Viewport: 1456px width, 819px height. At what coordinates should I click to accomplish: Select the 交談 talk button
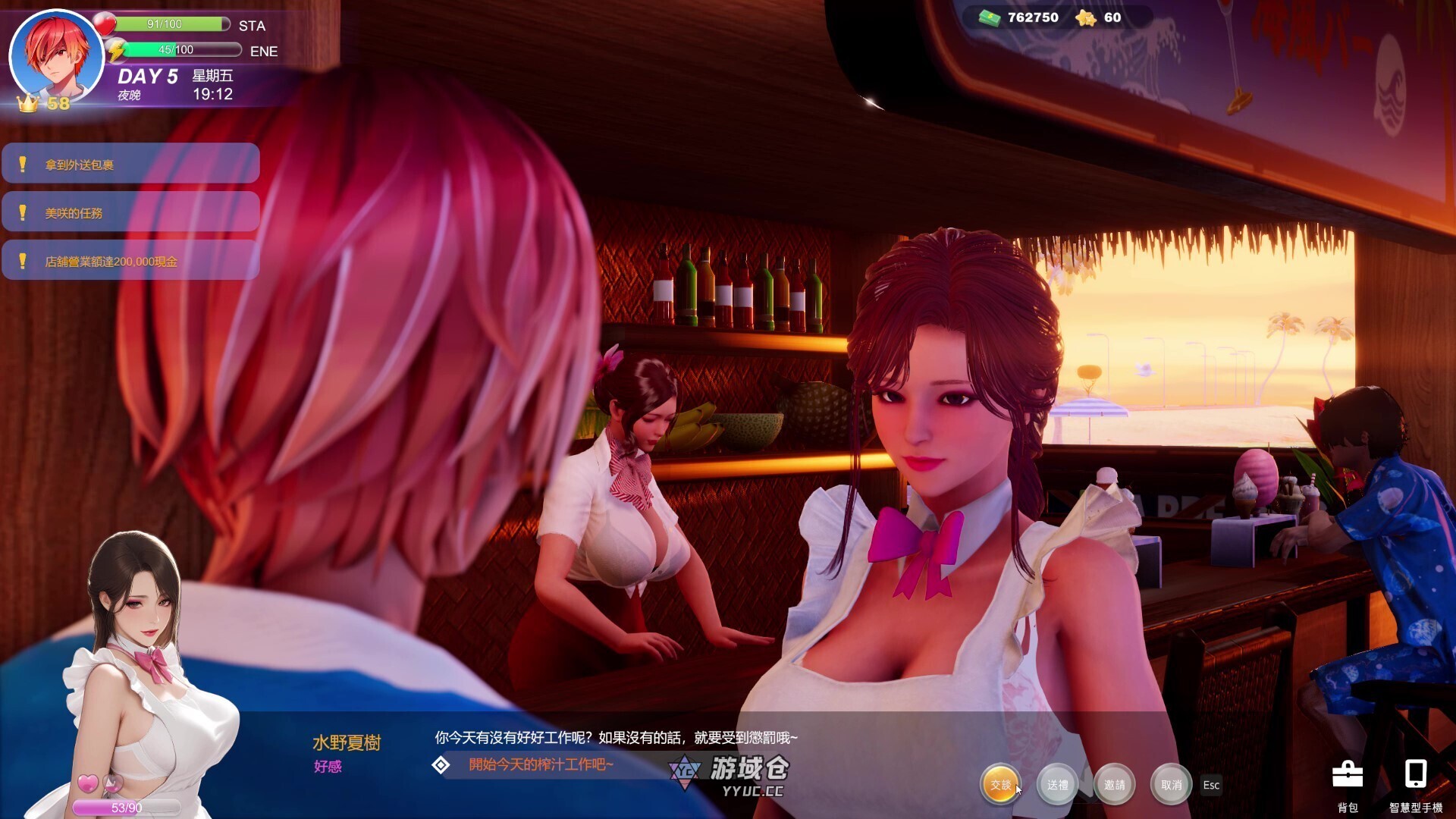pyautogui.click(x=999, y=785)
